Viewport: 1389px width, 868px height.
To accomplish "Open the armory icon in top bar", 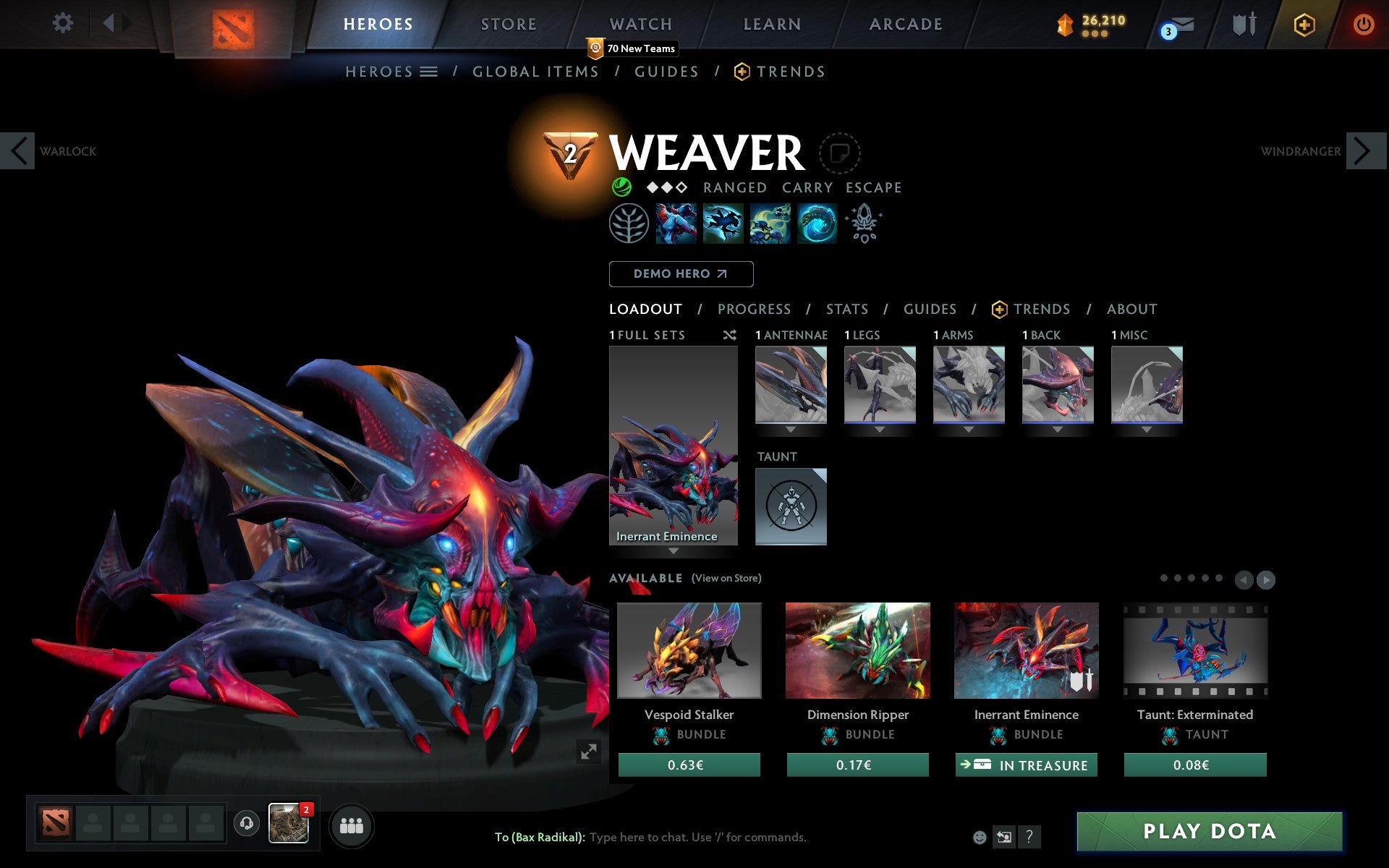I will [1242, 24].
